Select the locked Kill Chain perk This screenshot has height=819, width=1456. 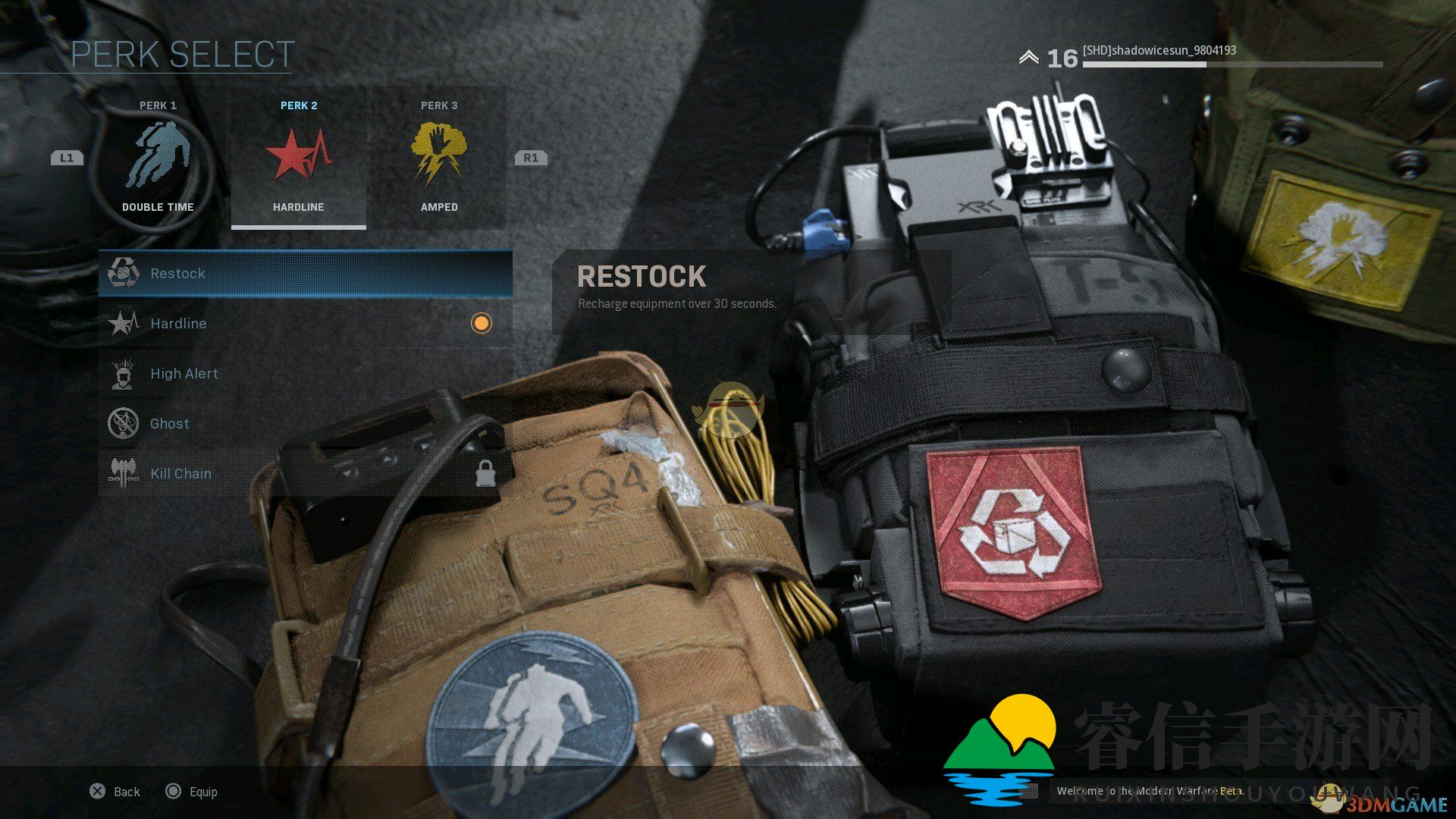[305, 473]
